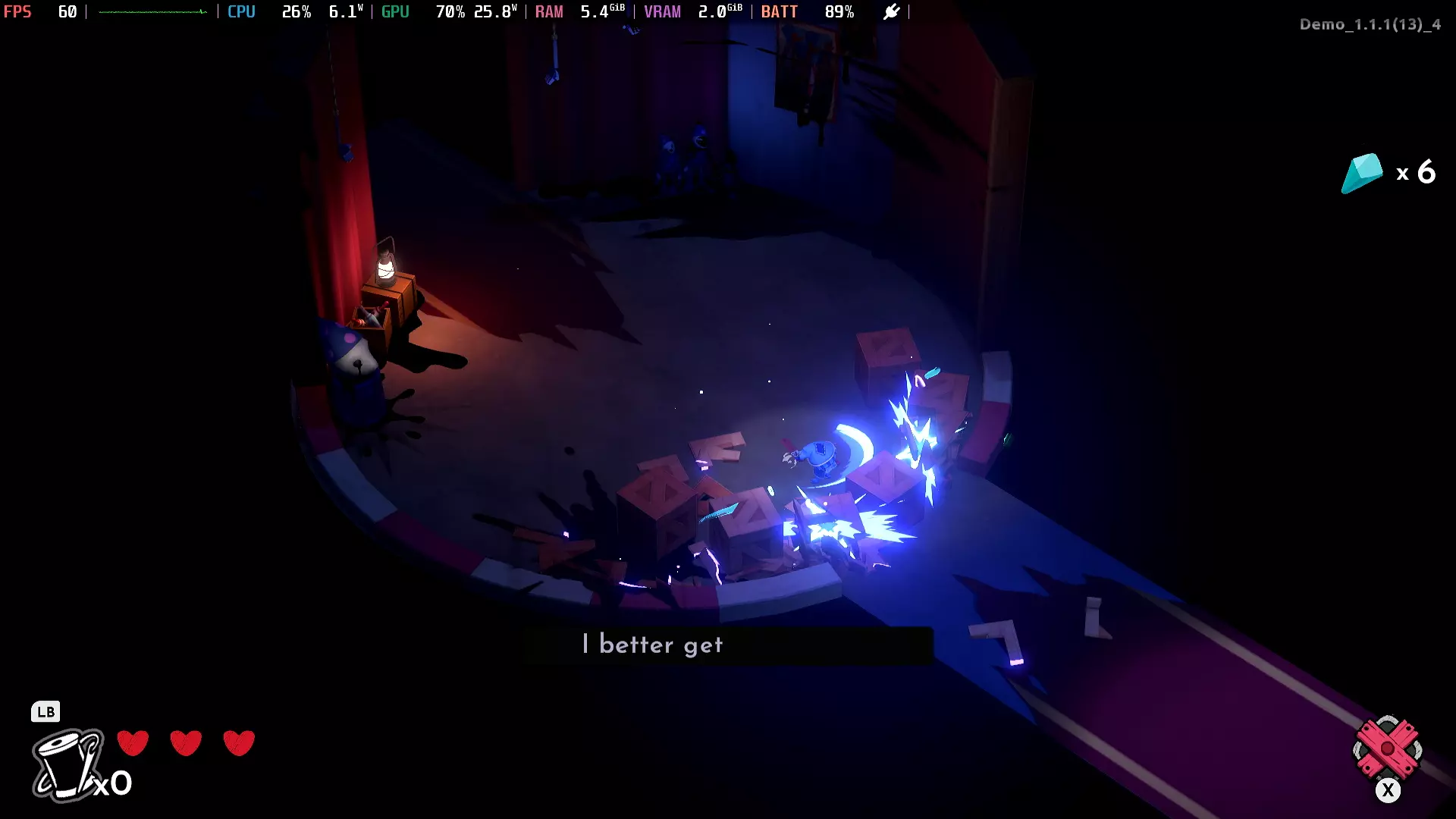Toggle the GPU usage readout
1456x819 pixels.
[450, 11]
